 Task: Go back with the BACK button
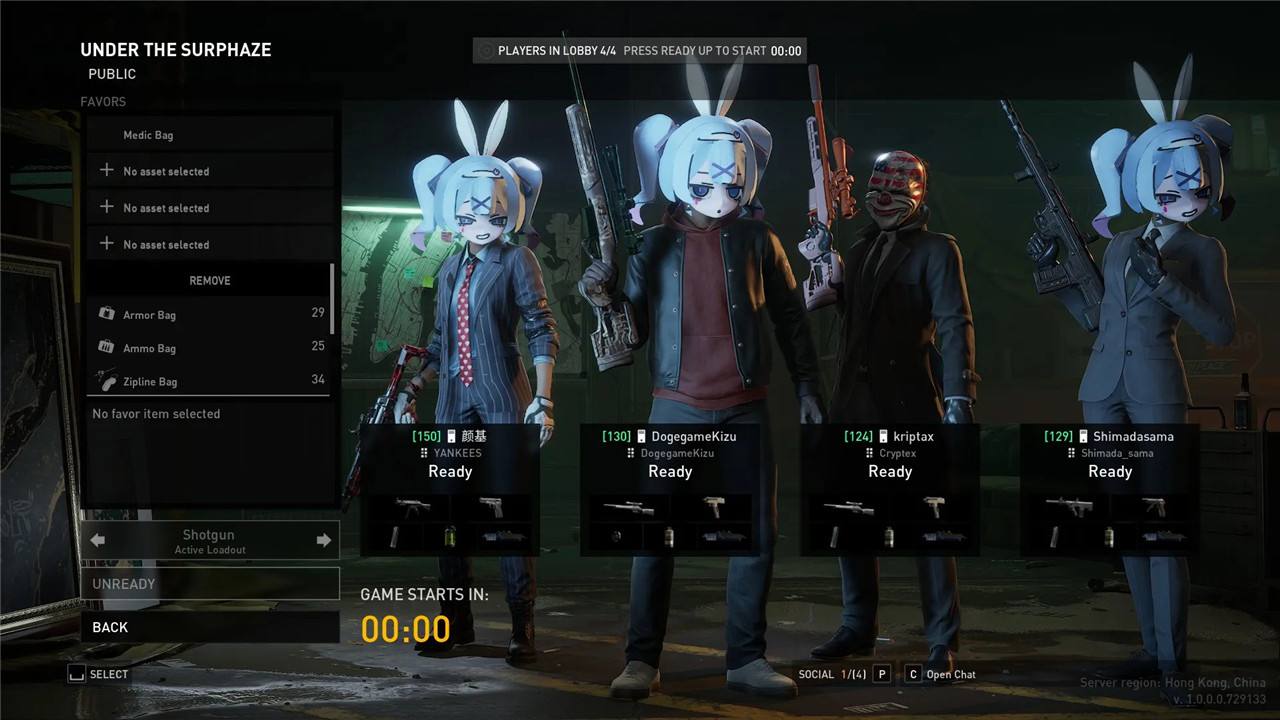pos(210,627)
